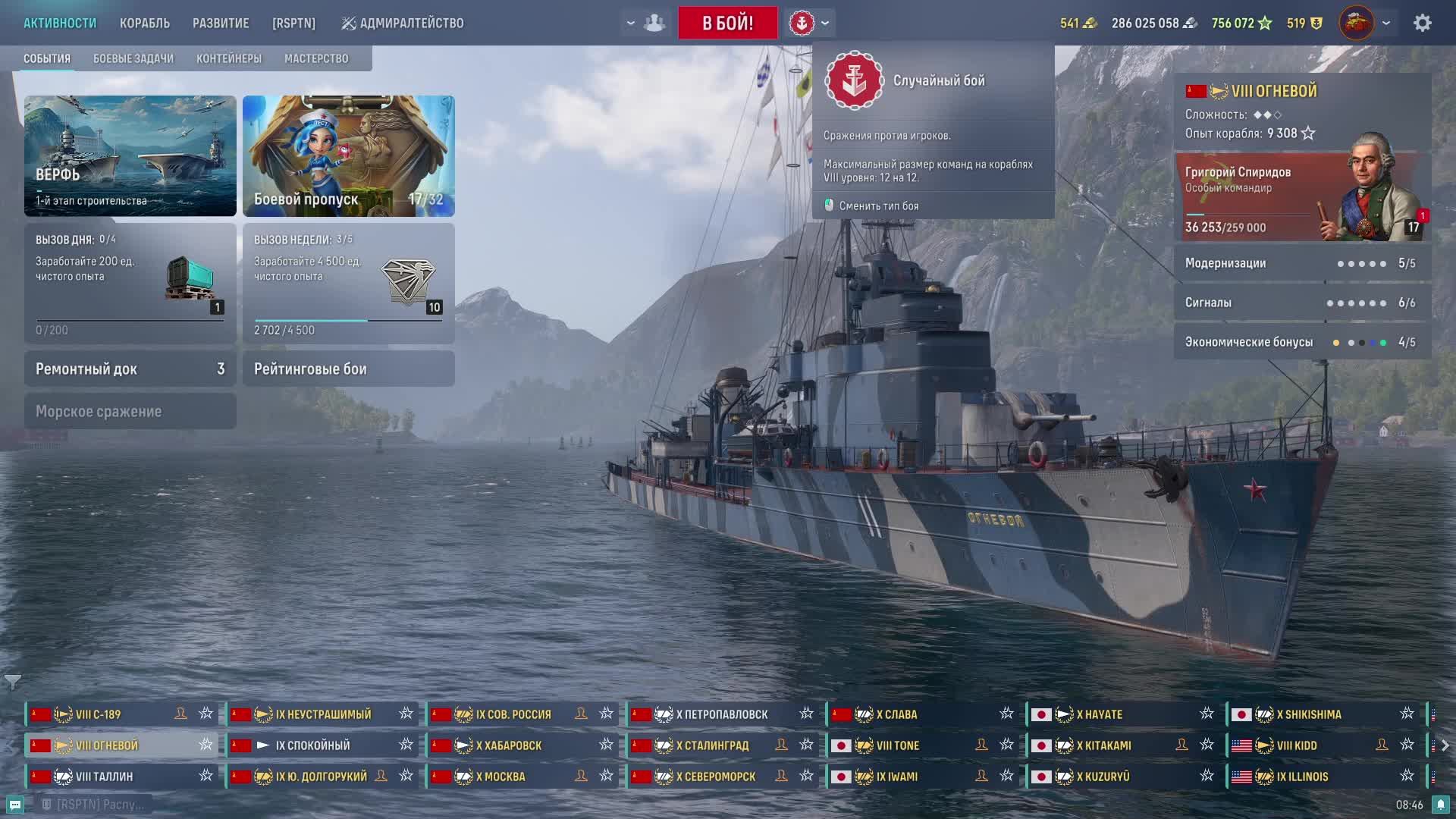The height and width of the screenshot is (819, 1456).
Task: Open the Ремонтный док panel
Action: pyautogui.click(x=130, y=369)
